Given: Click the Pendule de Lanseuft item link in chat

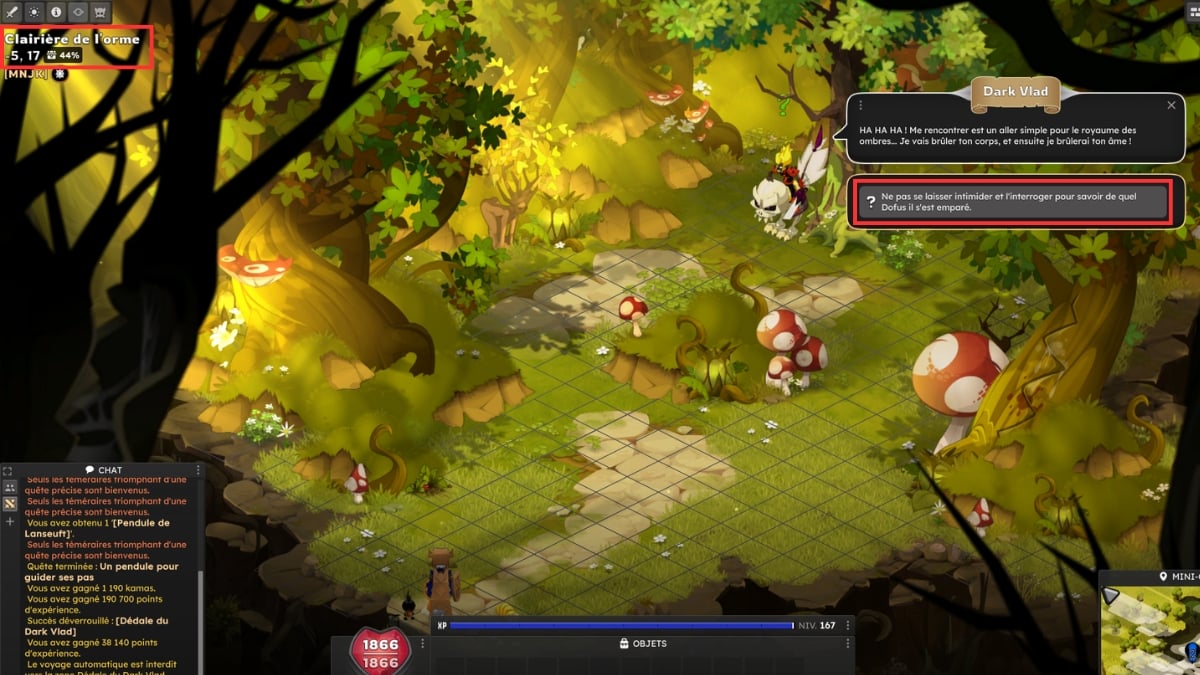Looking at the screenshot, I should tap(98, 528).
